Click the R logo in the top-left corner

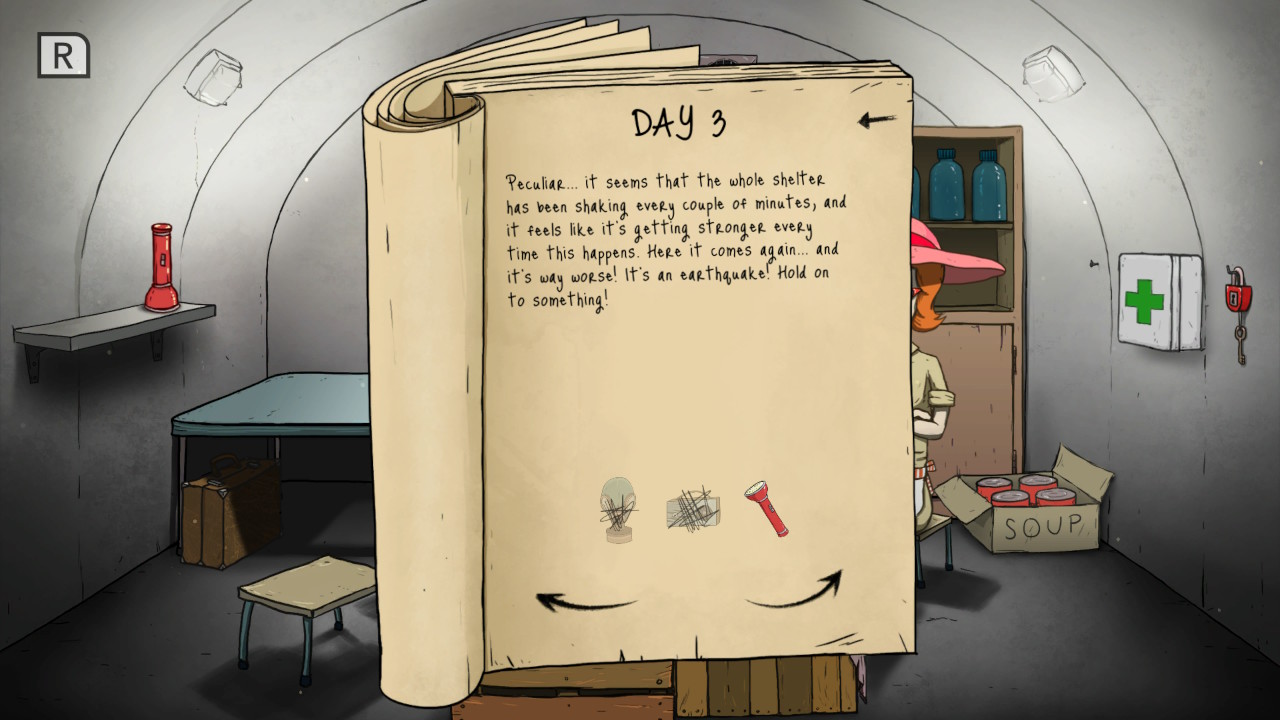coord(62,57)
